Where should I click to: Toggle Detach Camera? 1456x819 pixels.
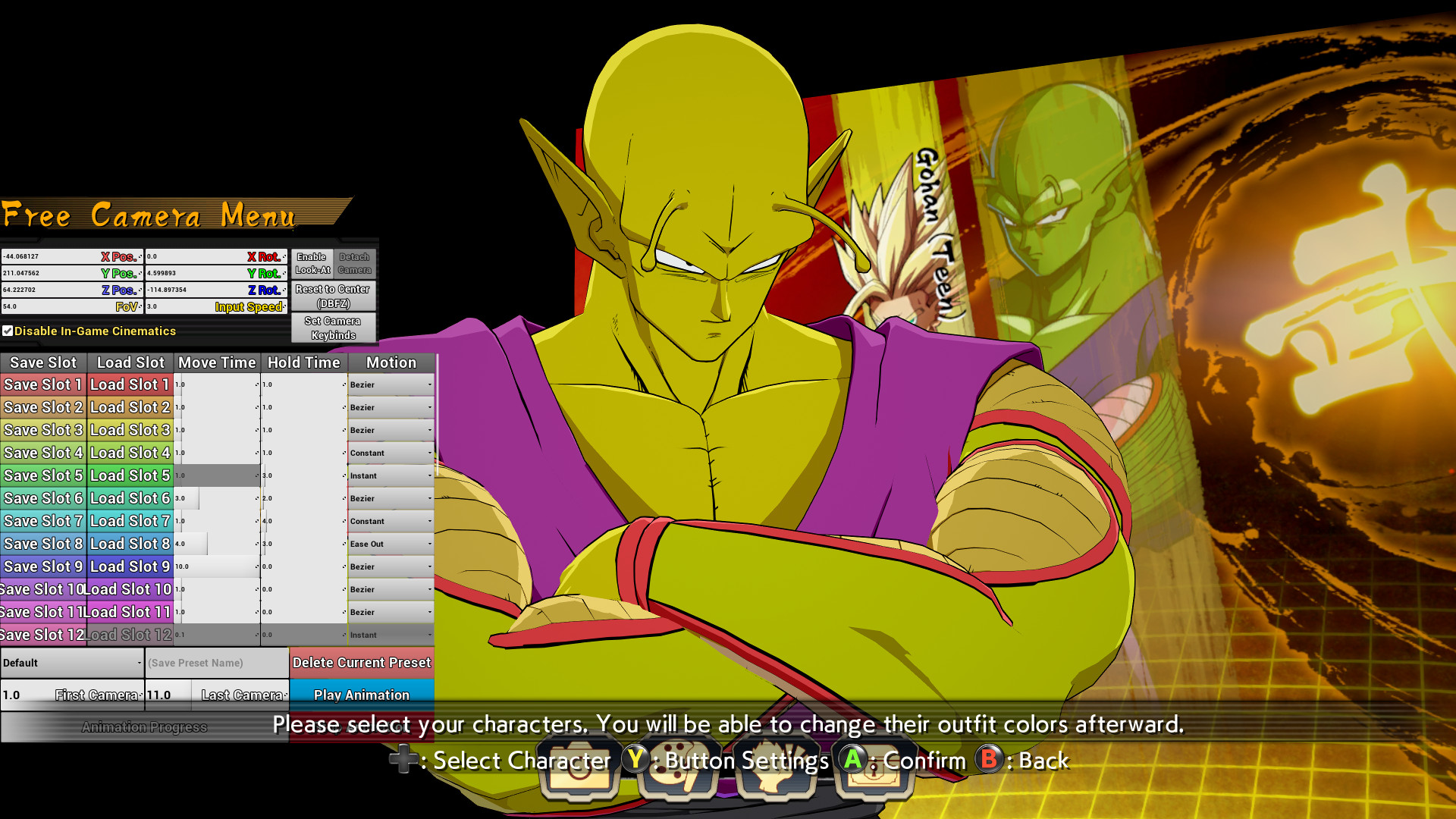[x=355, y=263]
